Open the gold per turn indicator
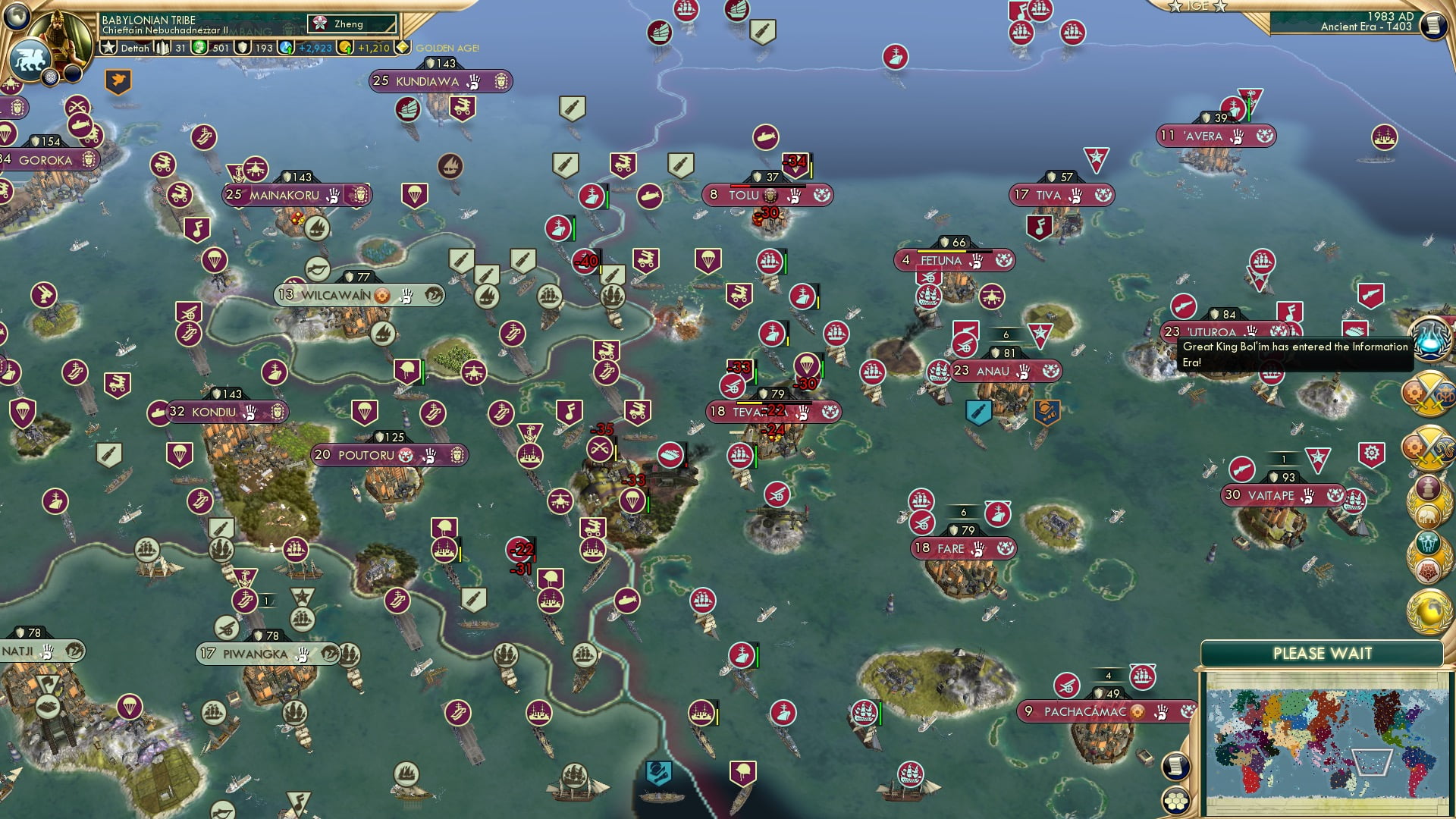Image resolution: width=1456 pixels, height=819 pixels. pos(366,48)
